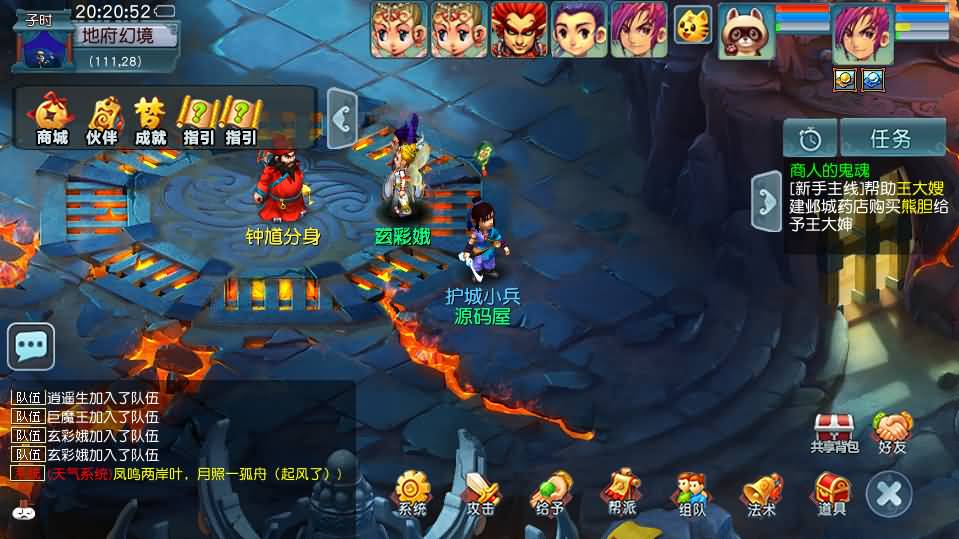Open the 成就 achievements icon
This screenshot has width=959, height=539.
click(151, 119)
